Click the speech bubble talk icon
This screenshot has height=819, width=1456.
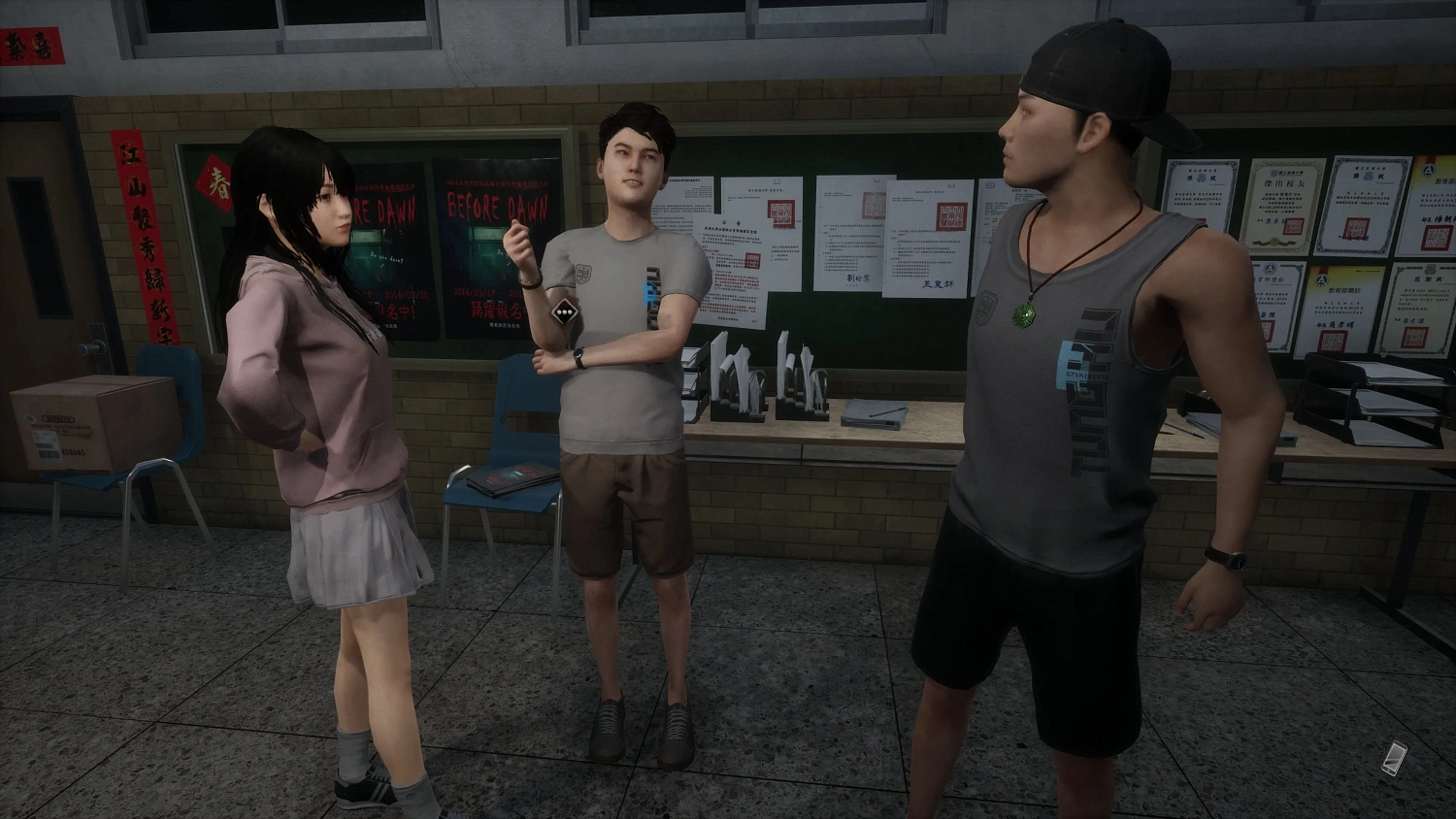(x=565, y=312)
